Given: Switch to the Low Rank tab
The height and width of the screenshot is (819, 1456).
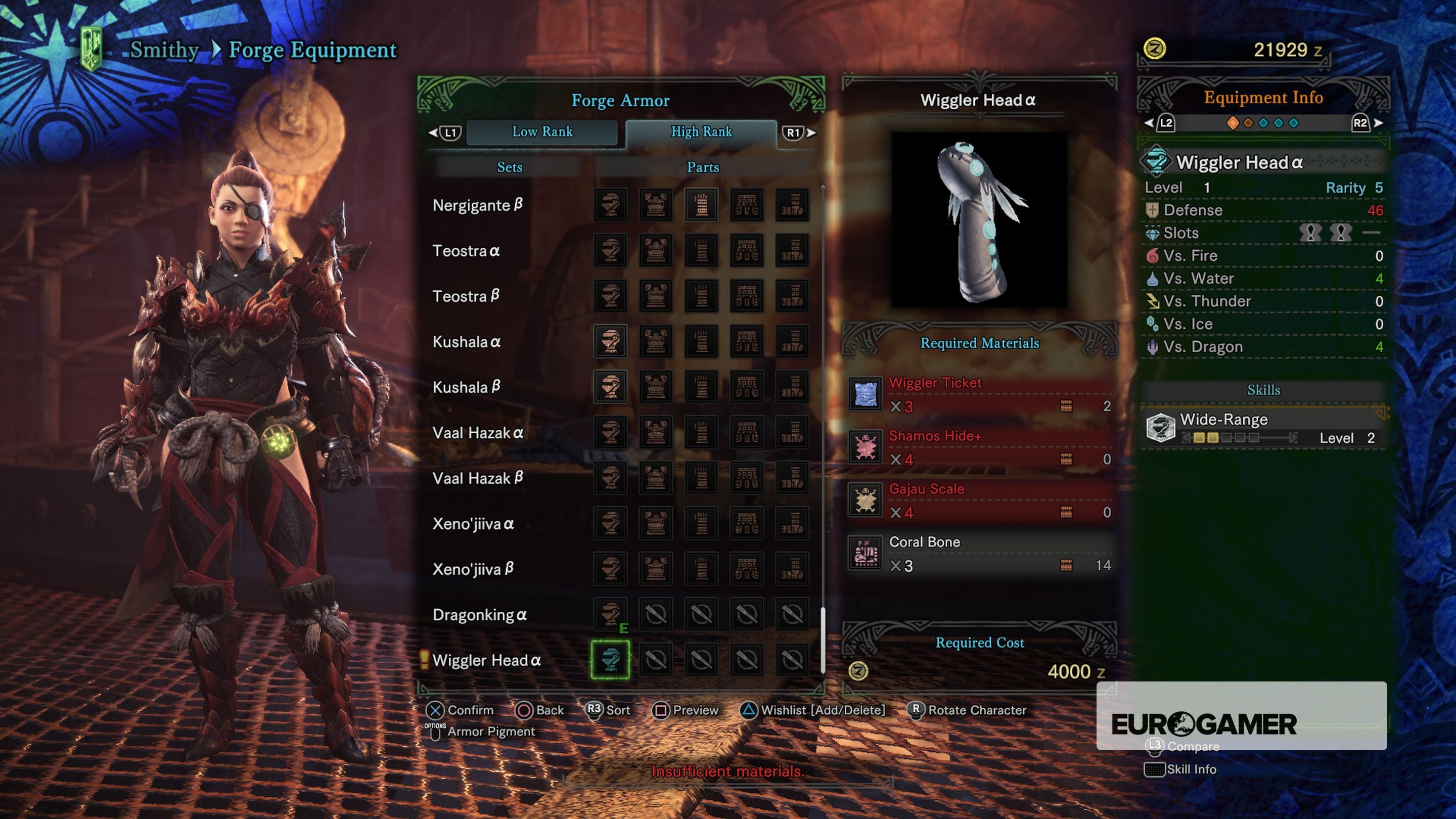Looking at the screenshot, I should [x=542, y=131].
